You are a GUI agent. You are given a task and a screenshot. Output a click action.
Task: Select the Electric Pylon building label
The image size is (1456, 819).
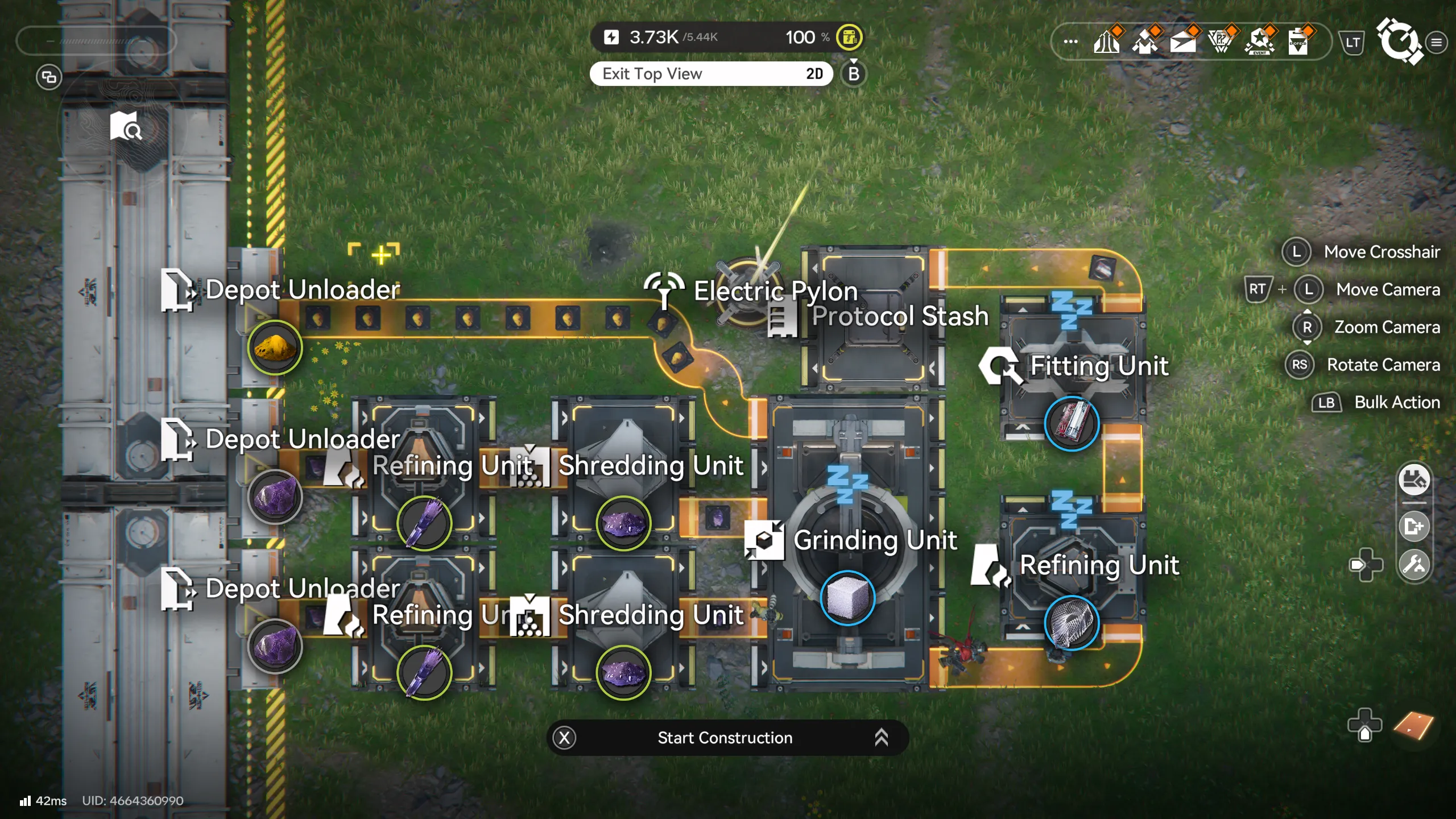pyautogui.click(x=775, y=291)
